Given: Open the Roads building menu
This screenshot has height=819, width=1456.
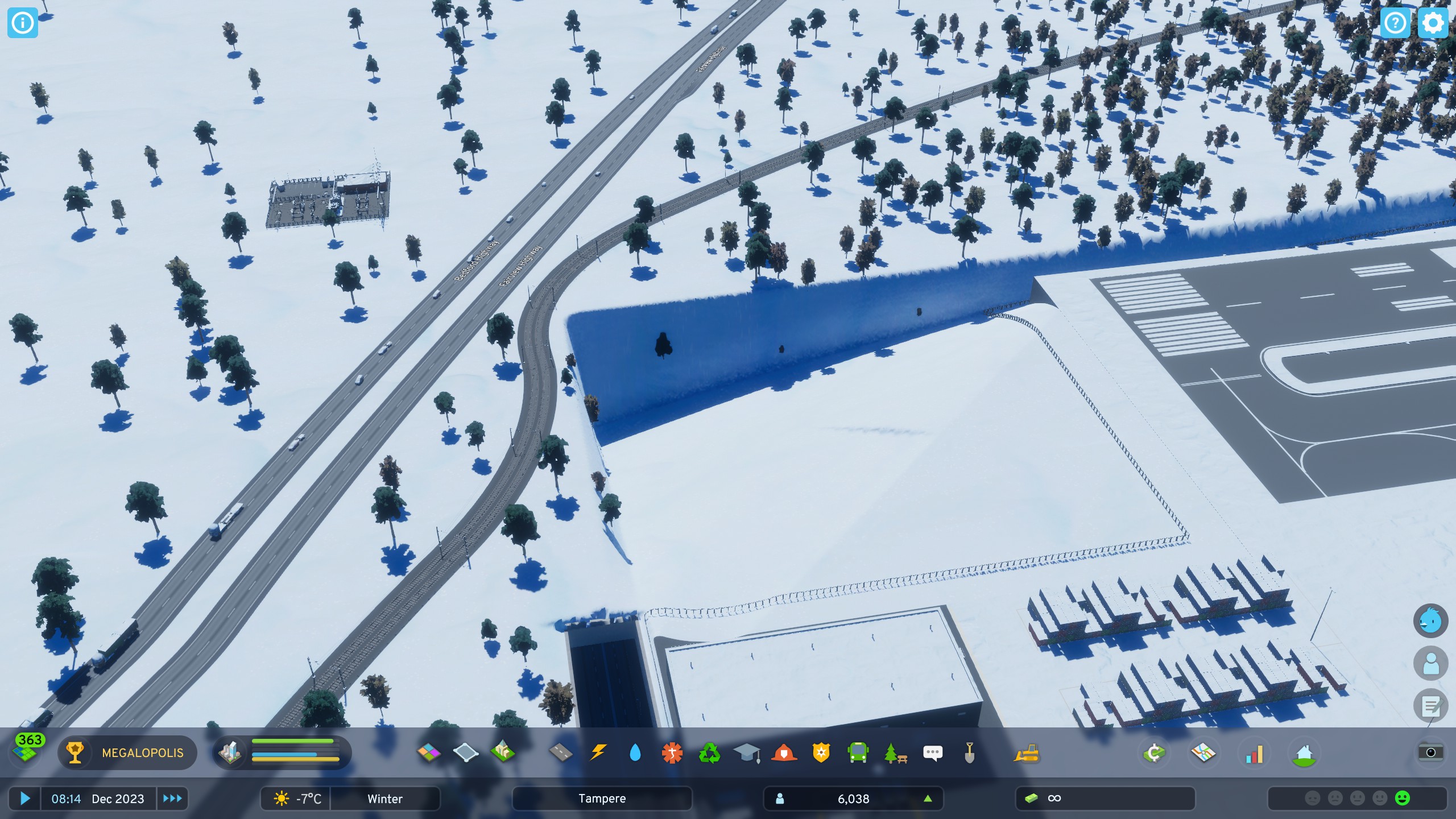Looking at the screenshot, I should click(561, 752).
